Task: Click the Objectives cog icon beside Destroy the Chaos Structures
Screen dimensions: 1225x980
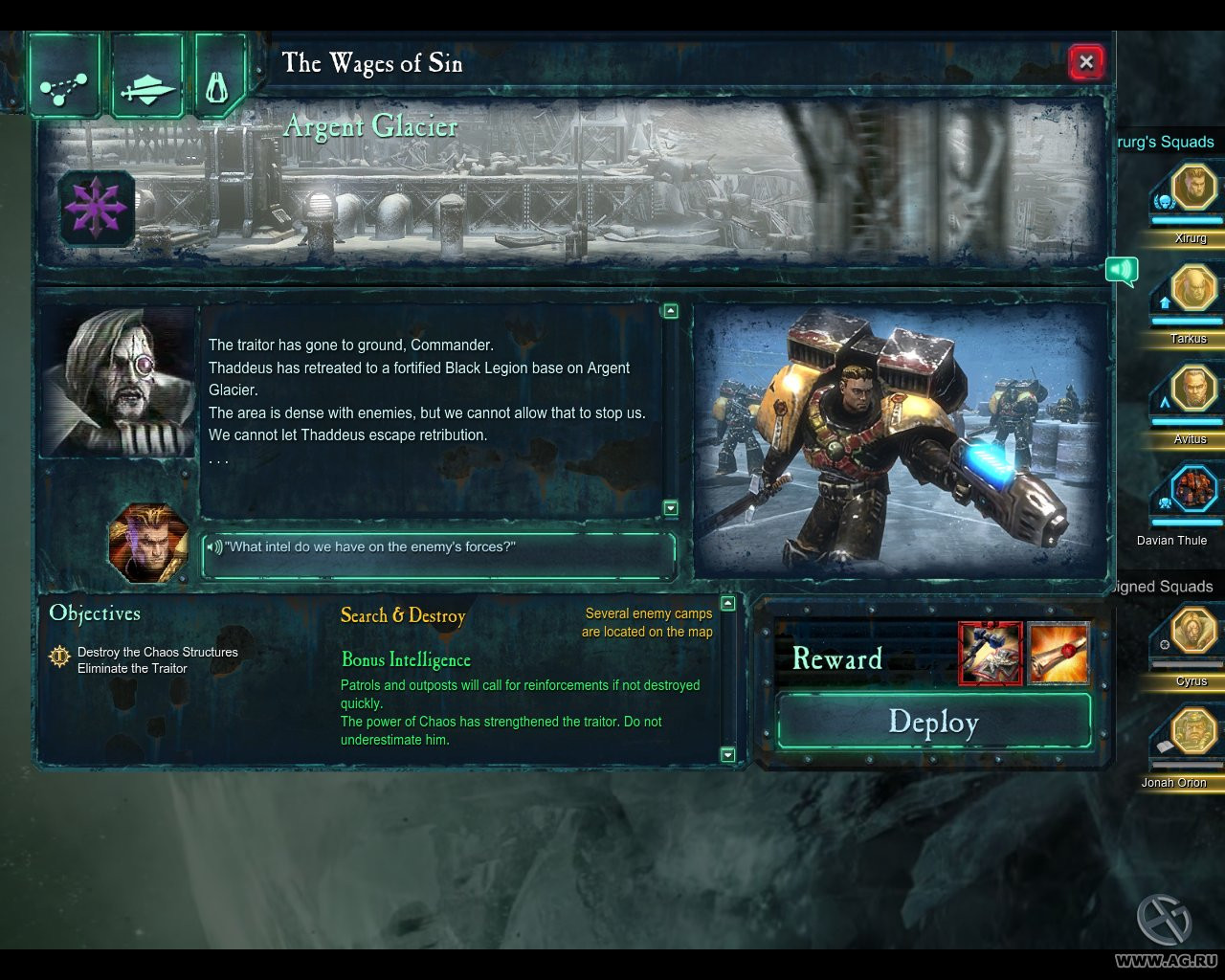Action: (x=59, y=656)
